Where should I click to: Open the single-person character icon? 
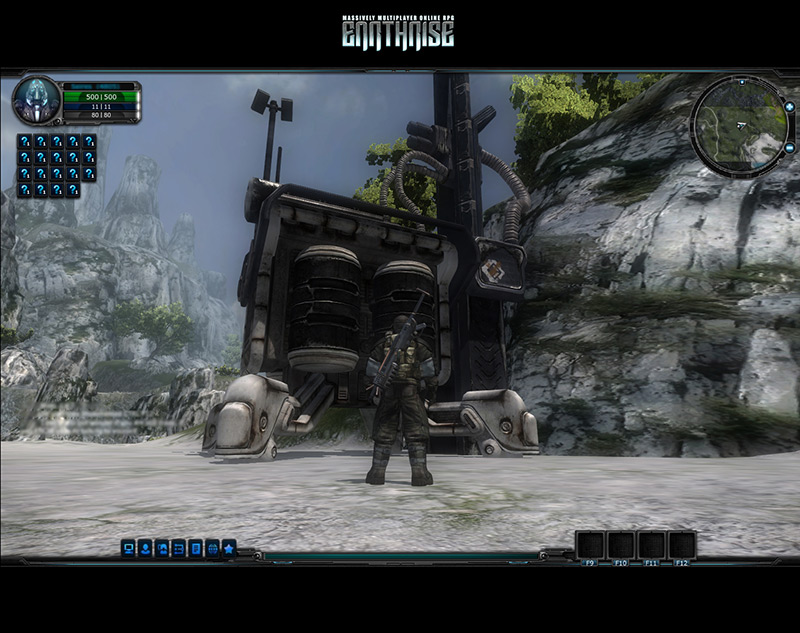point(145,548)
